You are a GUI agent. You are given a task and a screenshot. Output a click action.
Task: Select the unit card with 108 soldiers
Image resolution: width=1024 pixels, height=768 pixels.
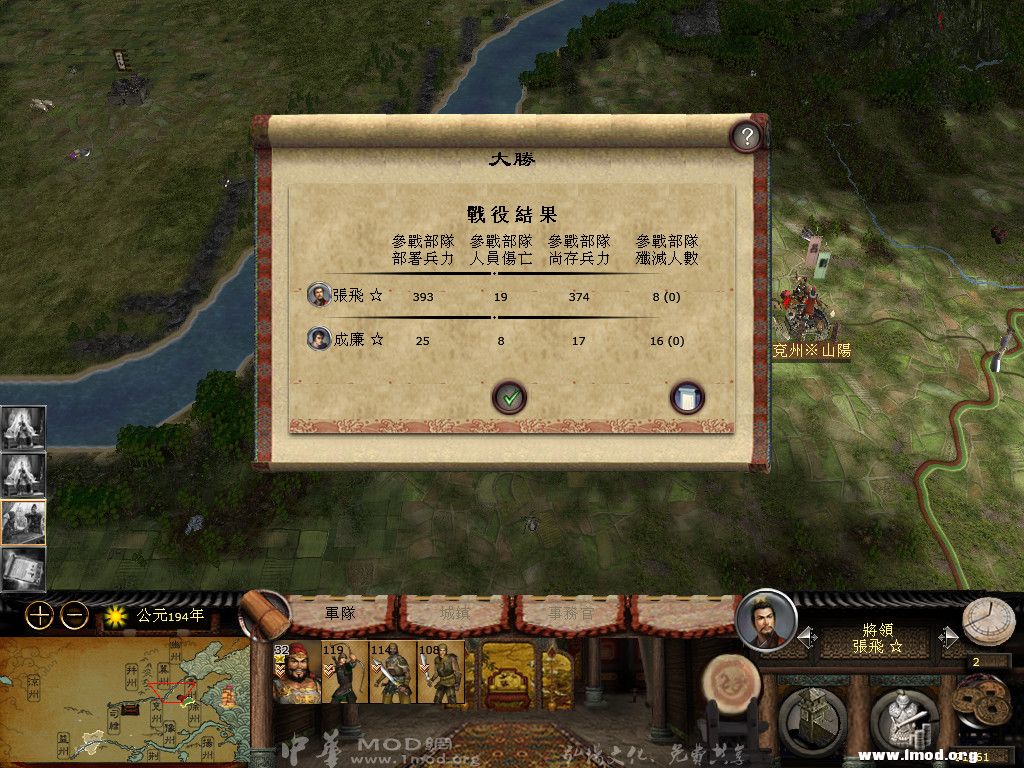click(442, 673)
